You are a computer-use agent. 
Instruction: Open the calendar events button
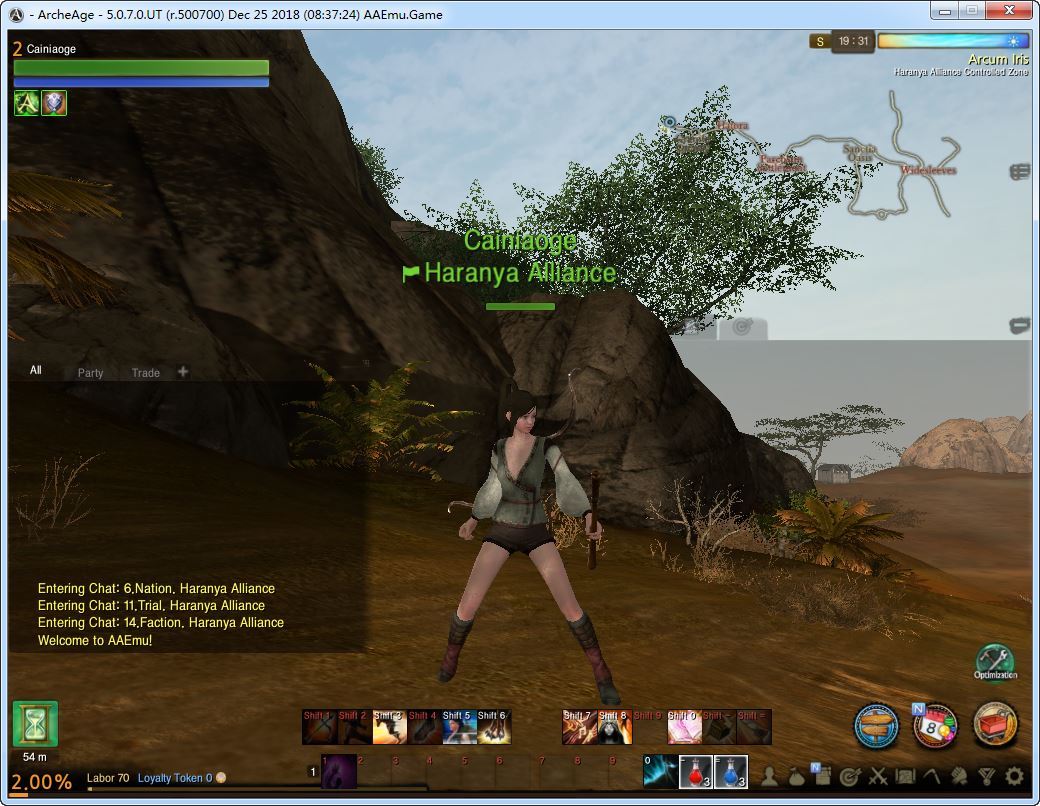[934, 726]
